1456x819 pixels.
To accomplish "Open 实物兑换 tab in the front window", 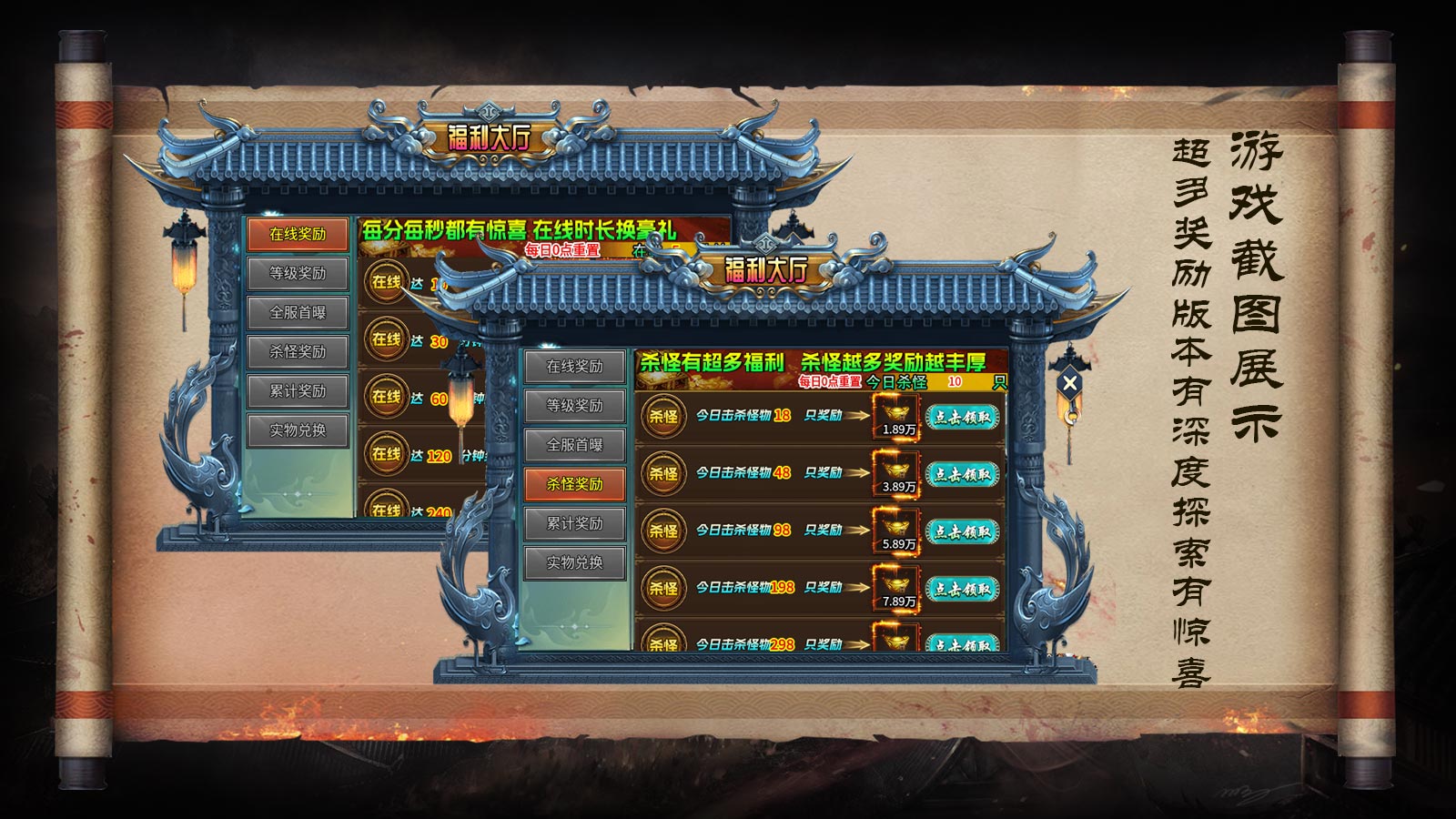I will 574,562.
